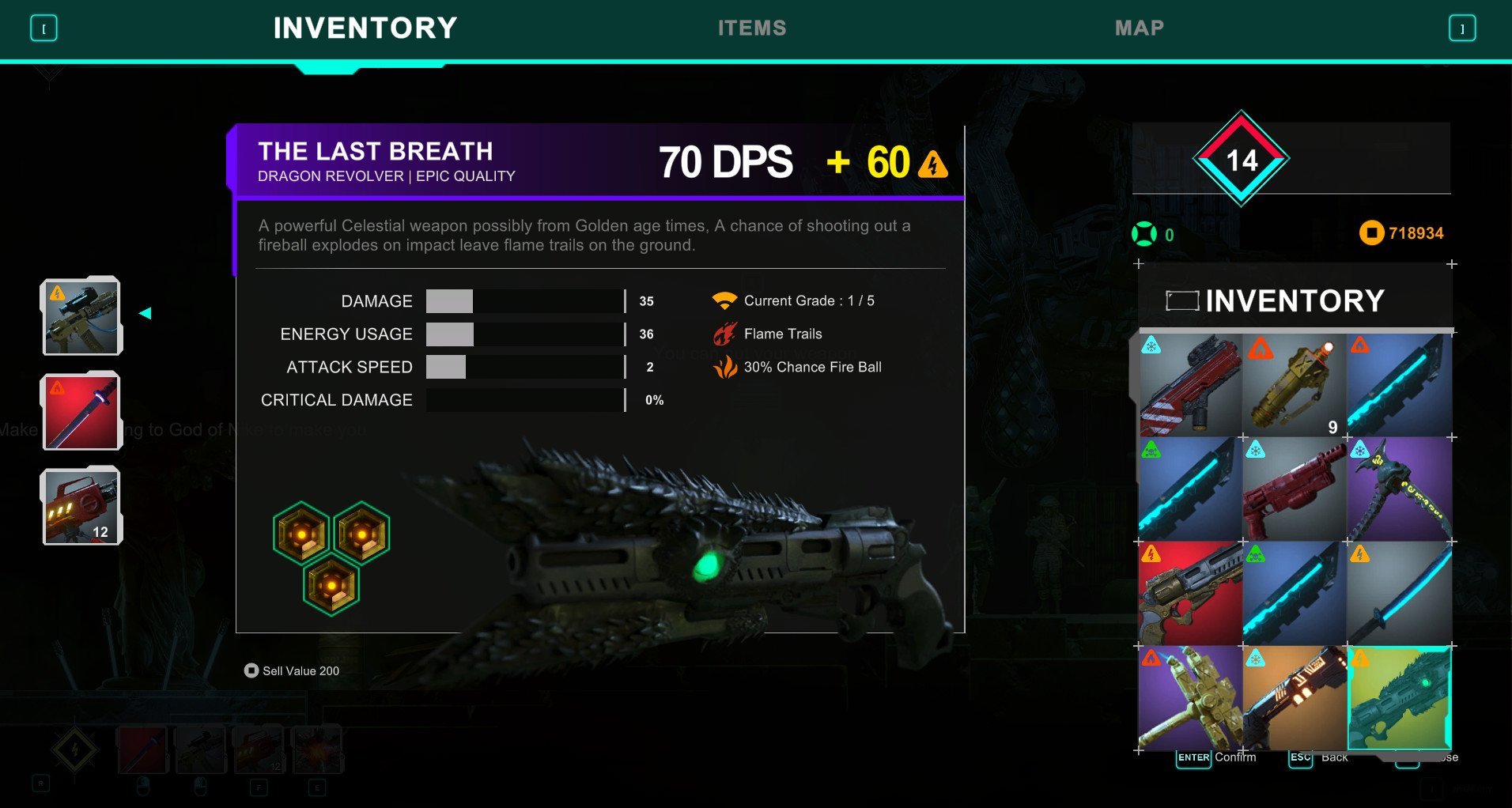Choose the cyan blade with fire element icon
The width and height of the screenshot is (1512, 808).
[1399, 385]
